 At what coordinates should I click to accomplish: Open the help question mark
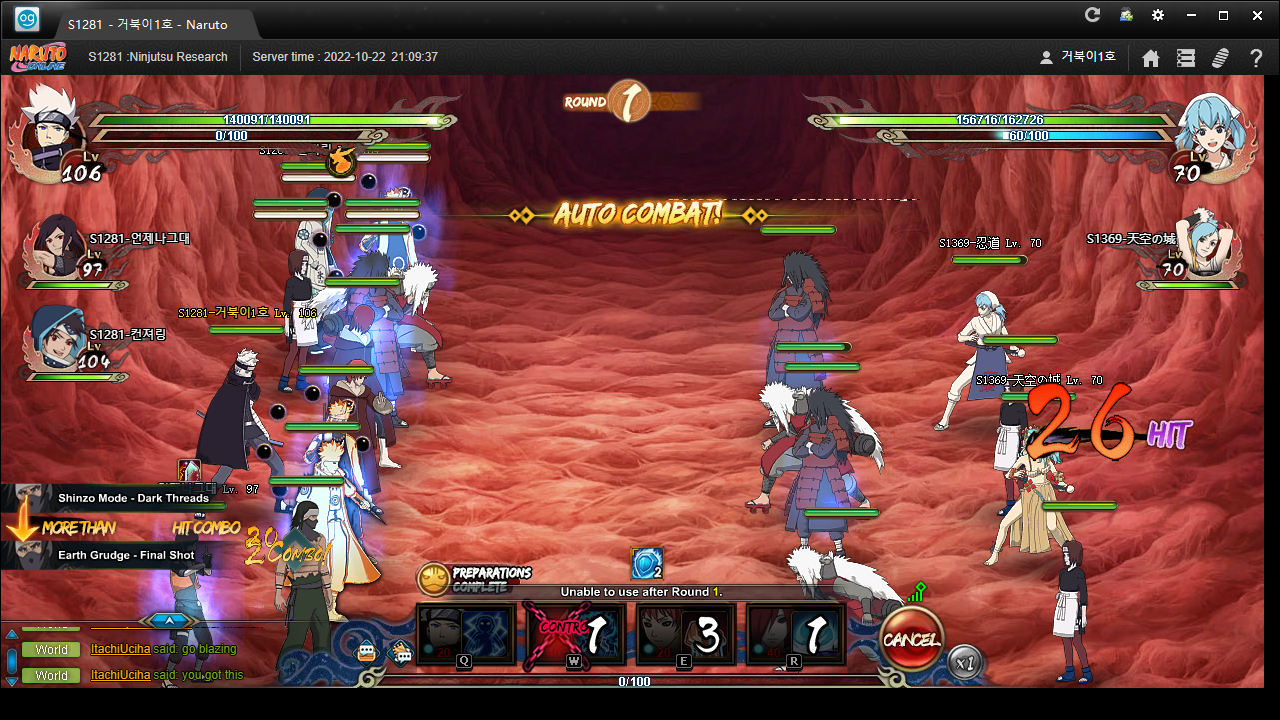(x=1256, y=58)
